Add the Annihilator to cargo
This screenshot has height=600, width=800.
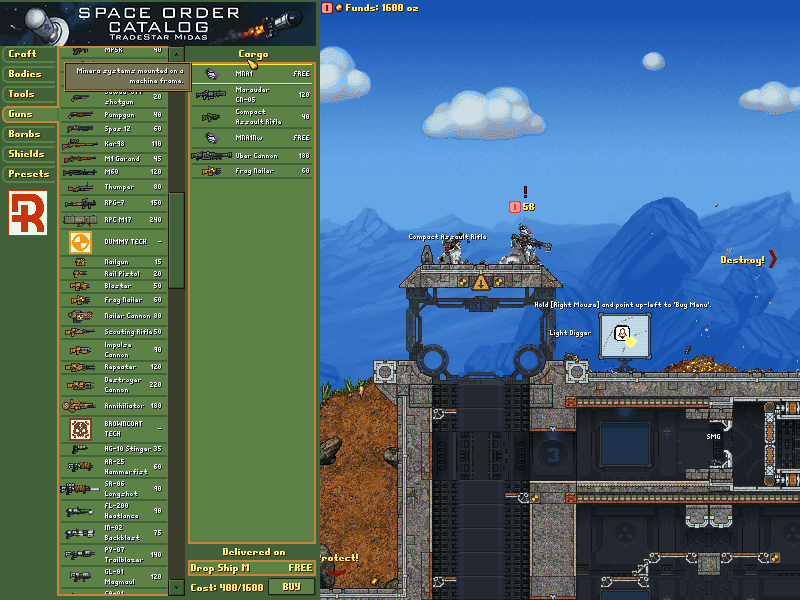[115, 406]
